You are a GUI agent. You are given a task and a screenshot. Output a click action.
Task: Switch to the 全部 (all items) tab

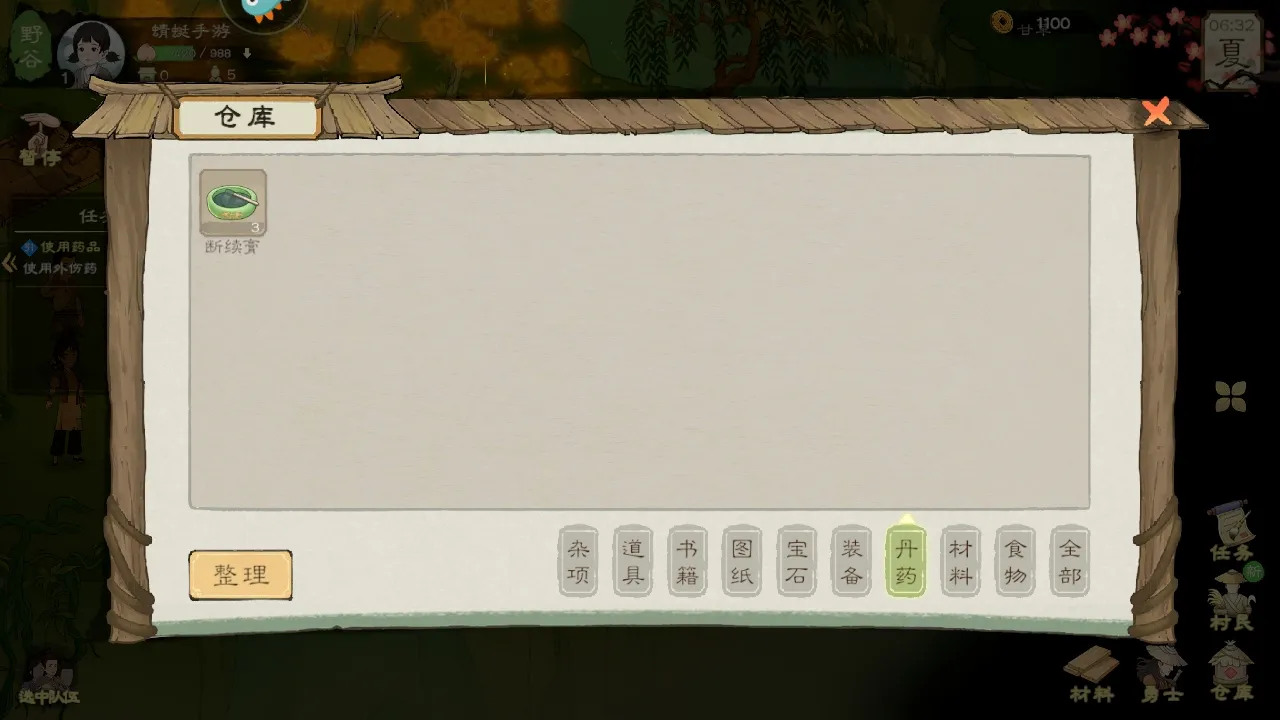tap(1068, 561)
